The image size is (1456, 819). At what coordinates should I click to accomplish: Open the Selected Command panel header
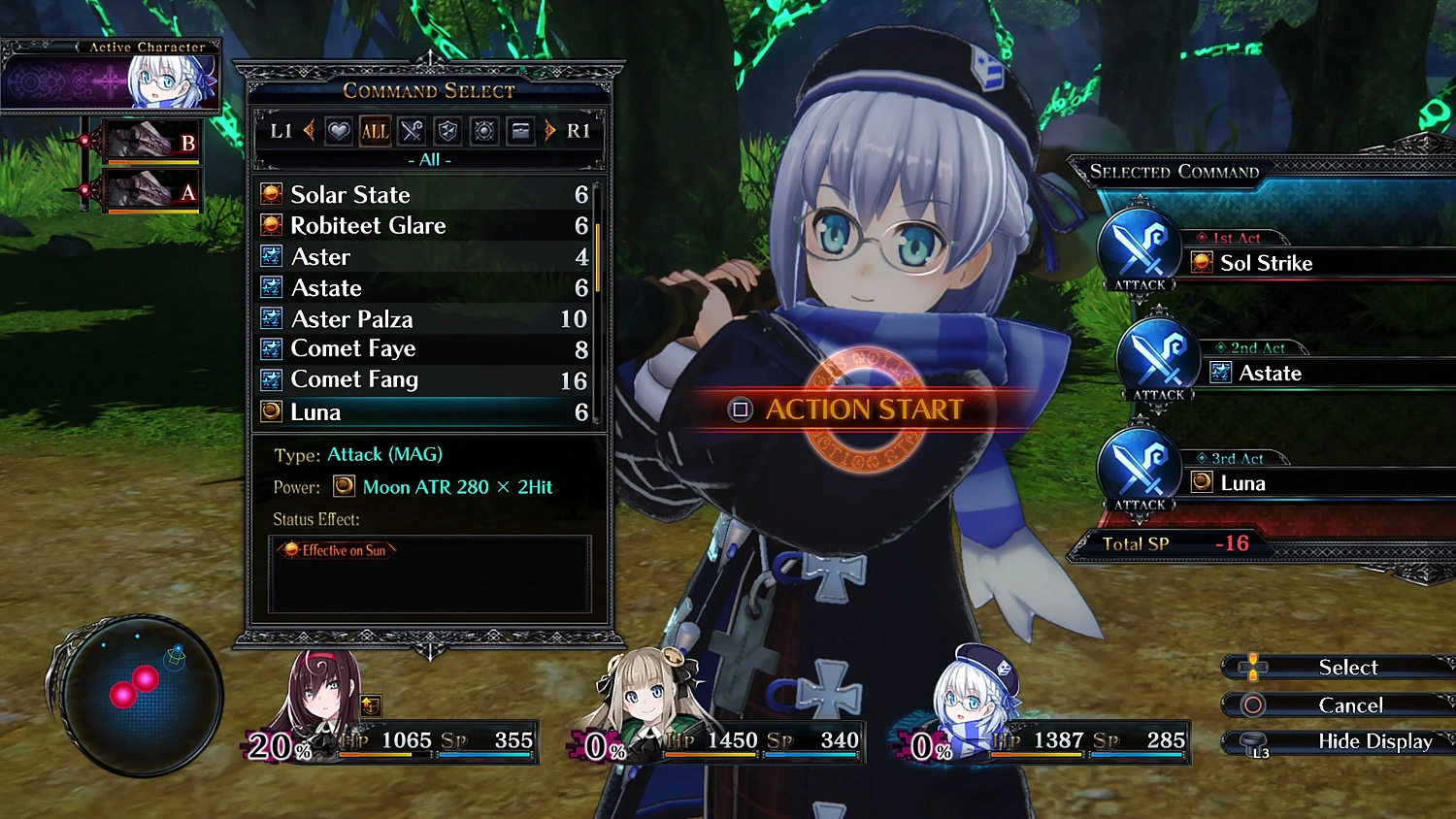pyautogui.click(x=1173, y=172)
